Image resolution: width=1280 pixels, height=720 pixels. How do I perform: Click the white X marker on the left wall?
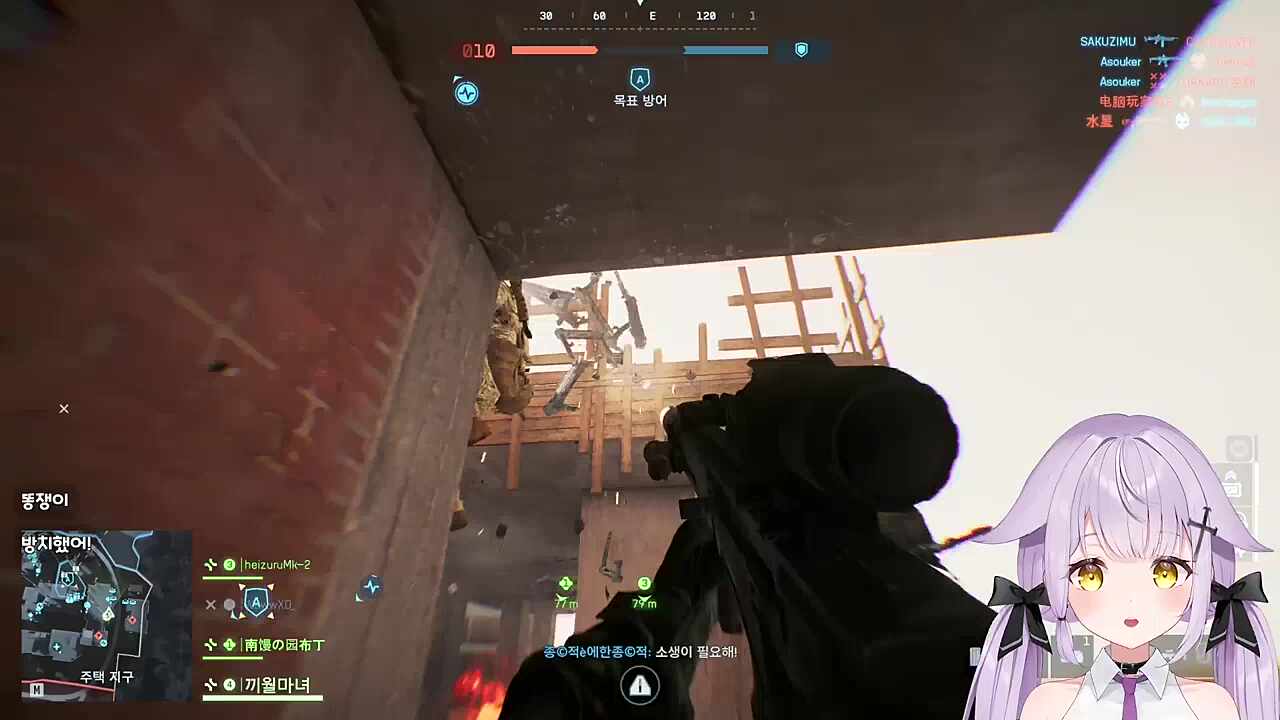click(x=64, y=408)
